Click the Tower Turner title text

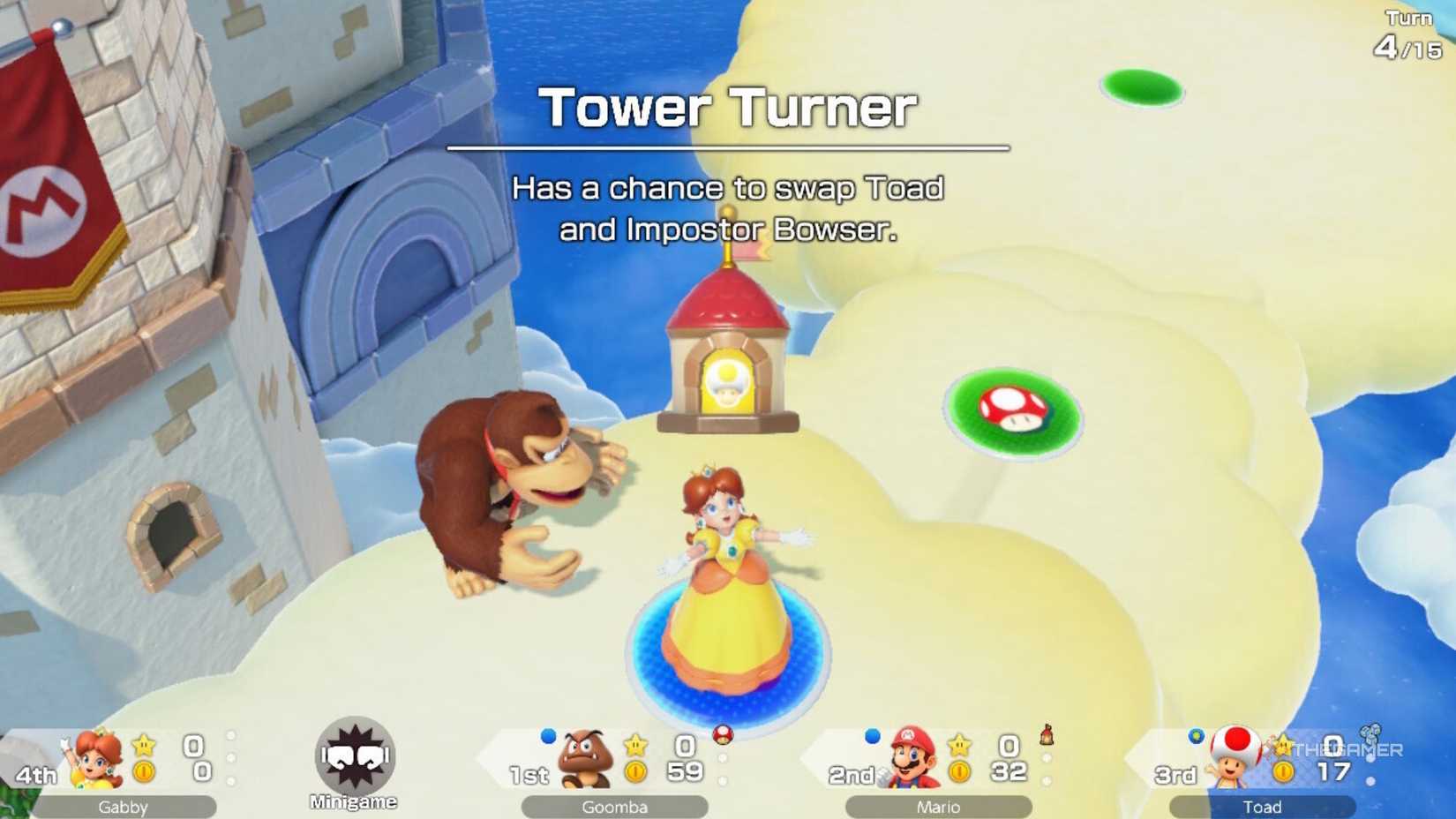click(728, 108)
